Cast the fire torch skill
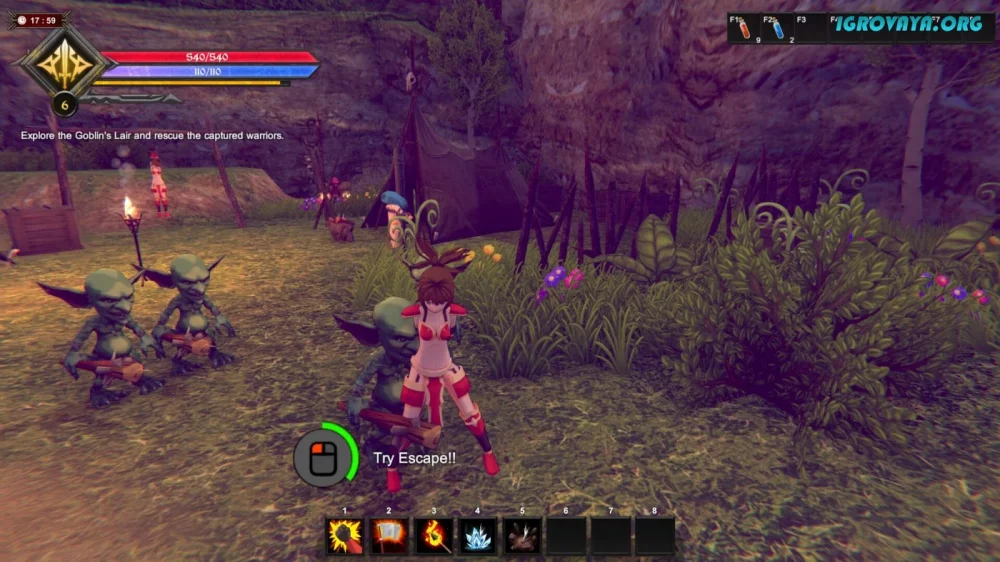1000x562 pixels. click(x=434, y=537)
